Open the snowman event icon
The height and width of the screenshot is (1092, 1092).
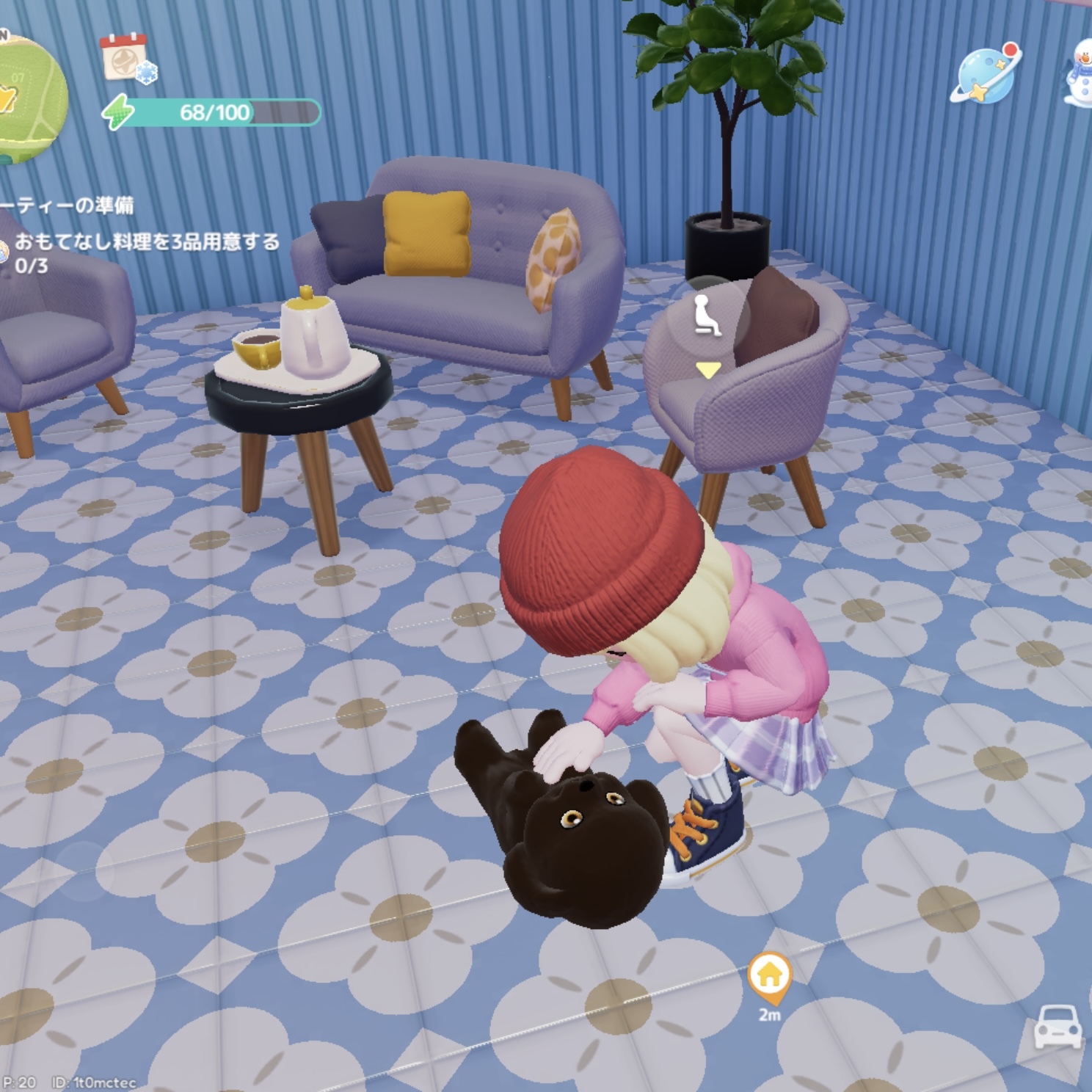[x=1078, y=72]
